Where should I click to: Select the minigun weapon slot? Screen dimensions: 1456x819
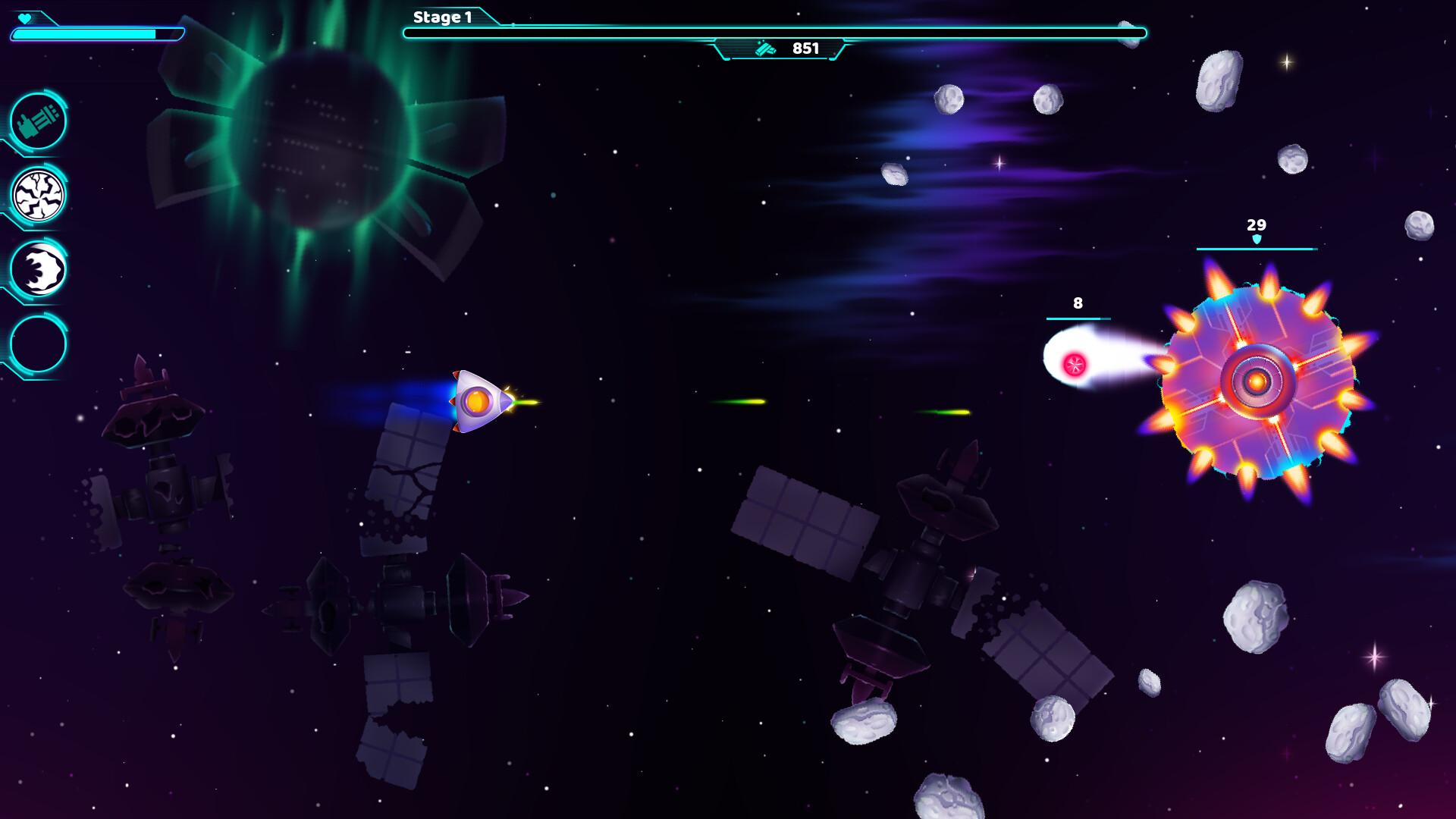(x=38, y=121)
